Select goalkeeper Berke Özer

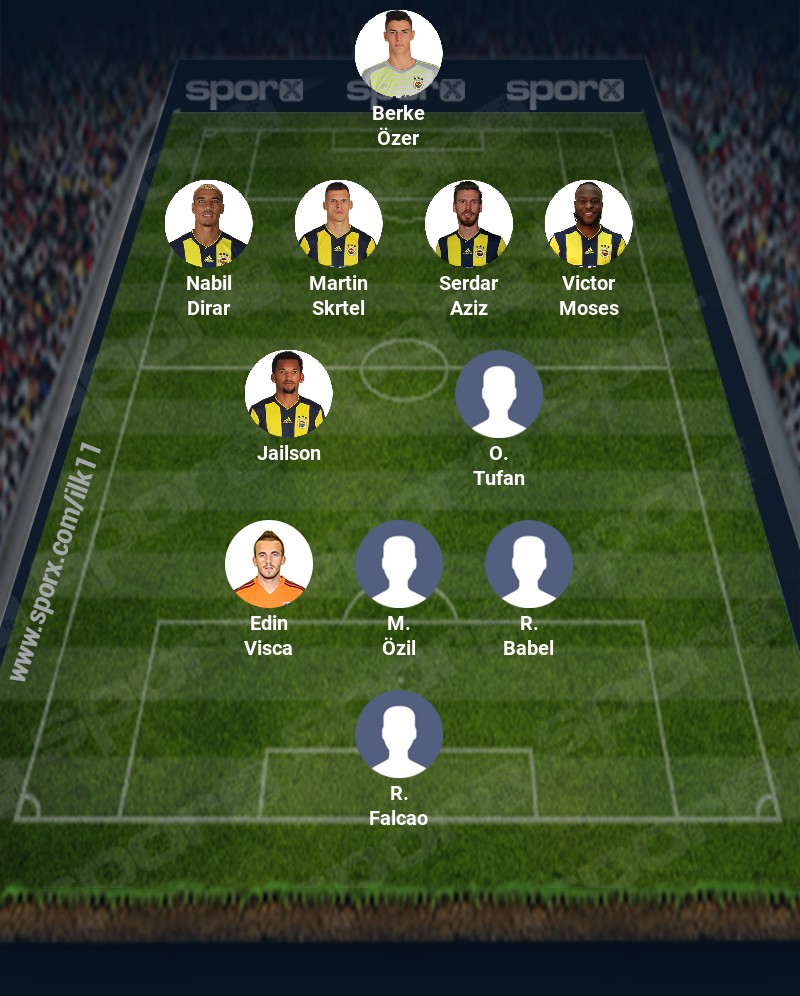399,54
